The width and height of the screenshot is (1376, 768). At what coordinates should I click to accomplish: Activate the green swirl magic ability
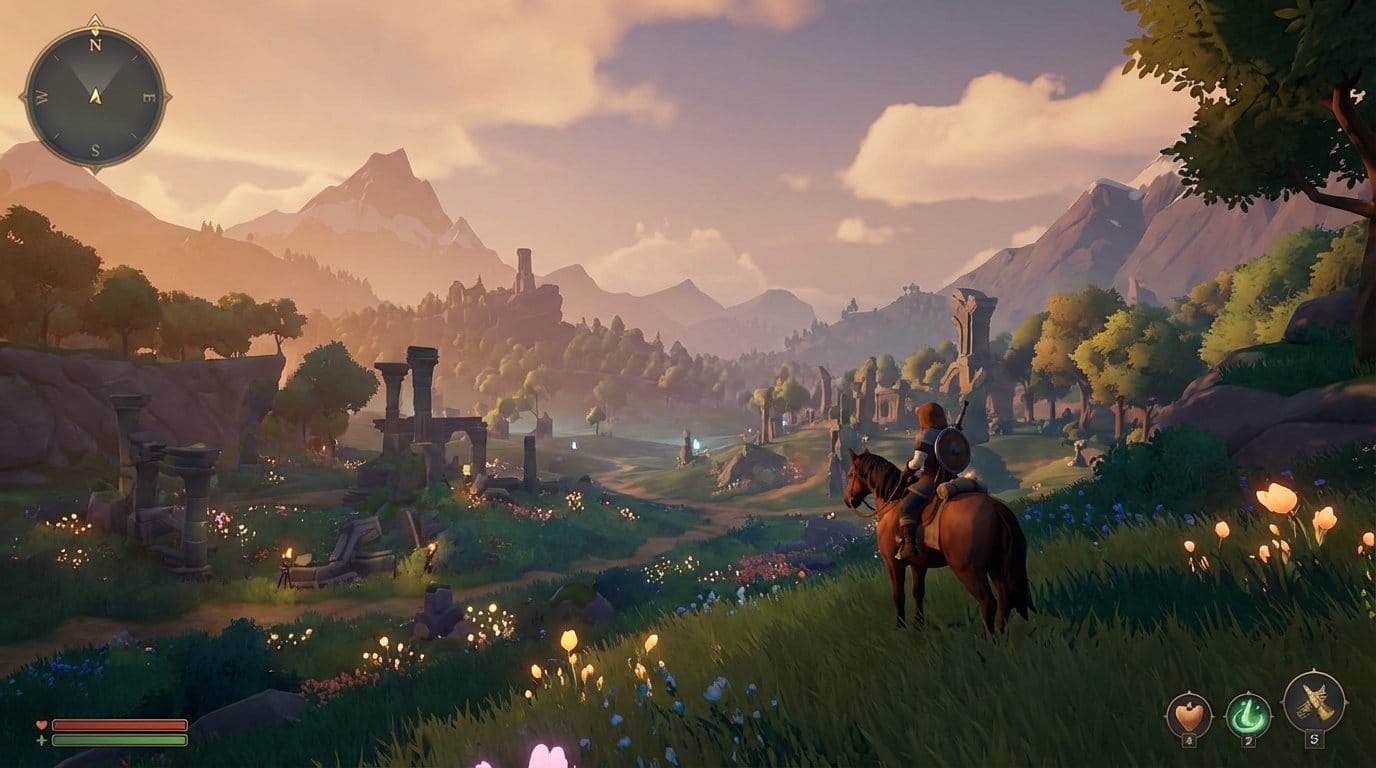(x=1247, y=714)
